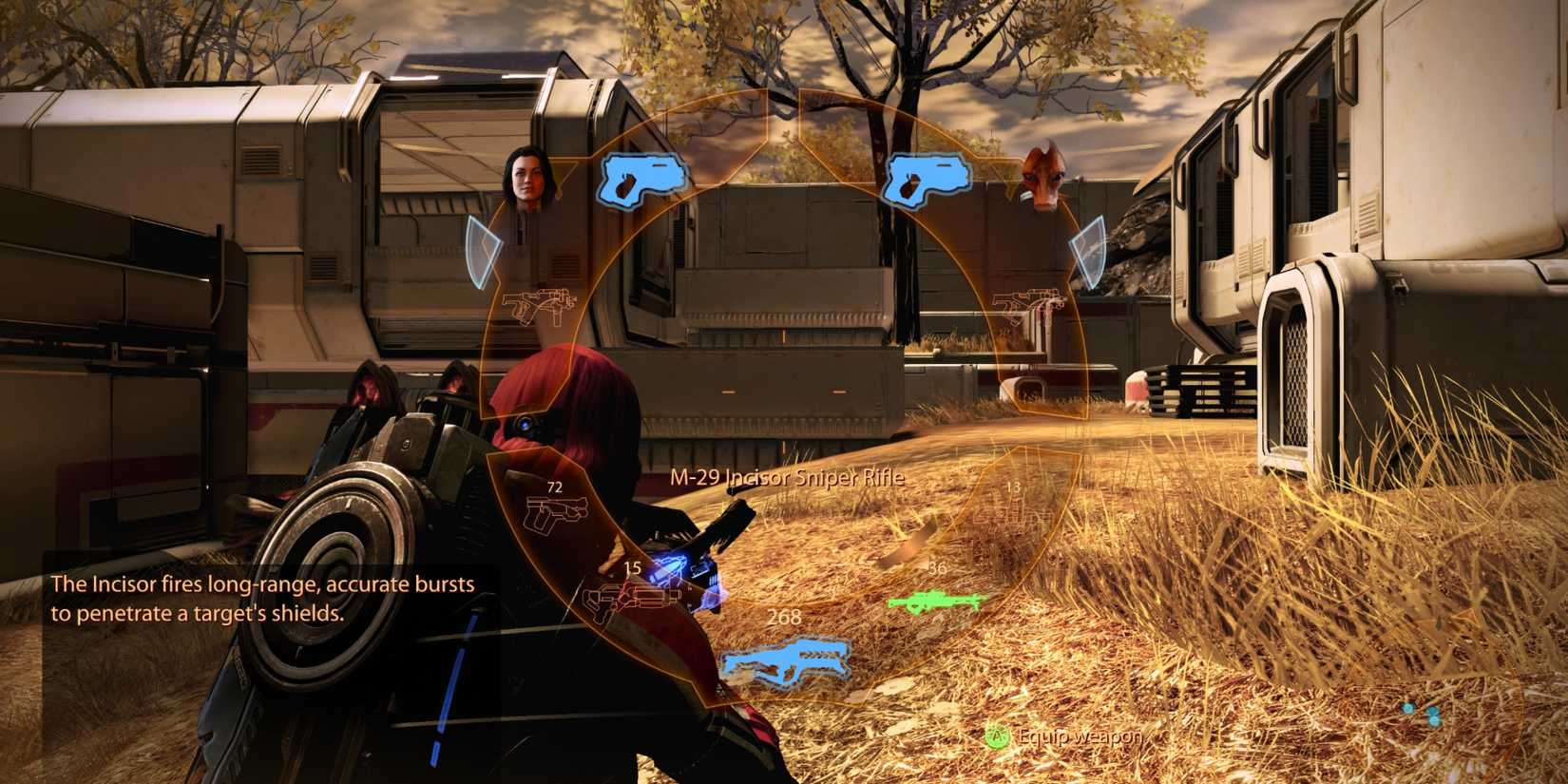
Task: Switch Miranda to her SMG slot
Action: [542, 304]
